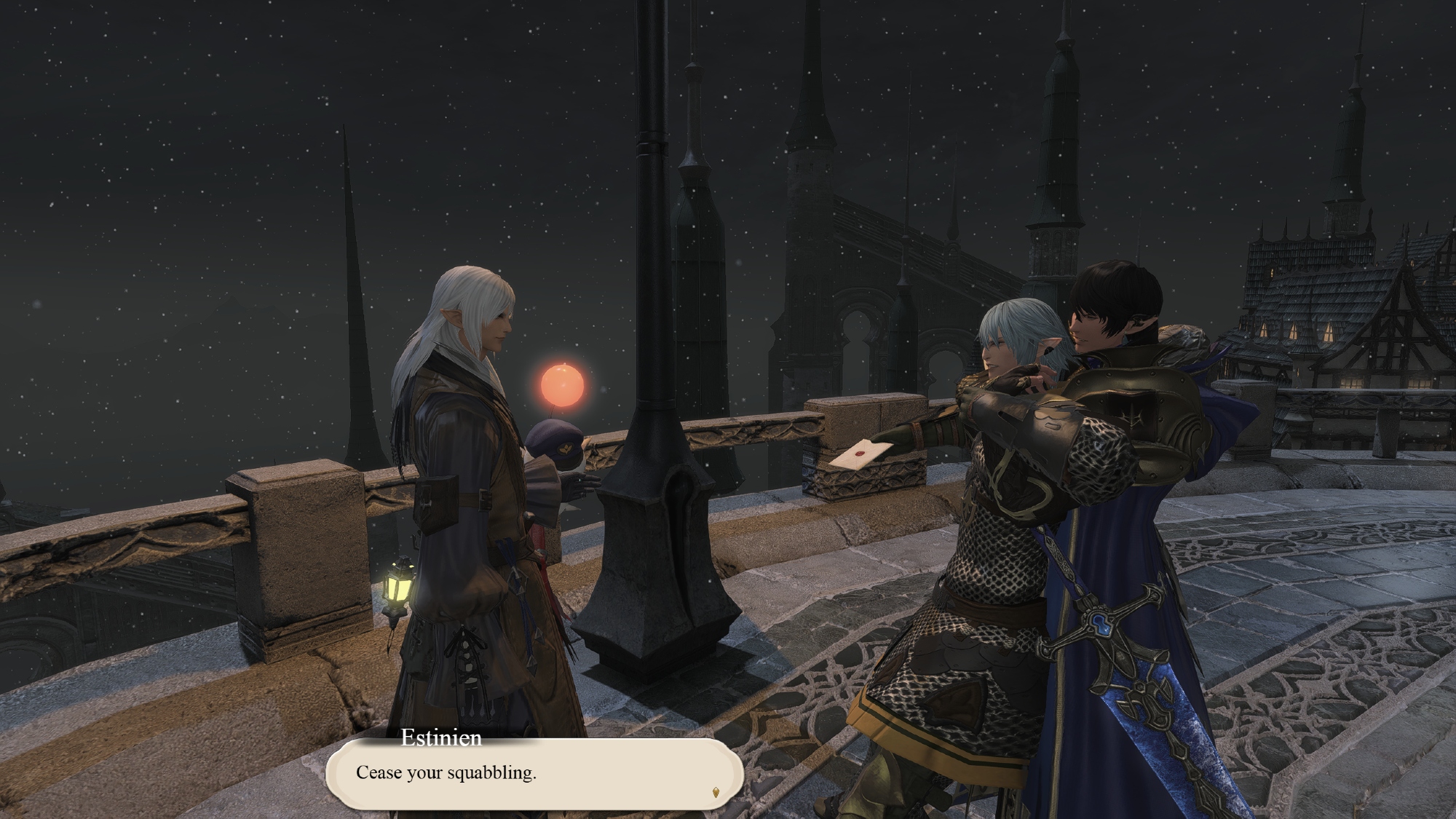Advance Estinien's 'Cease your squabbling' dialogue box
The image size is (1456, 819).
click(533, 774)
